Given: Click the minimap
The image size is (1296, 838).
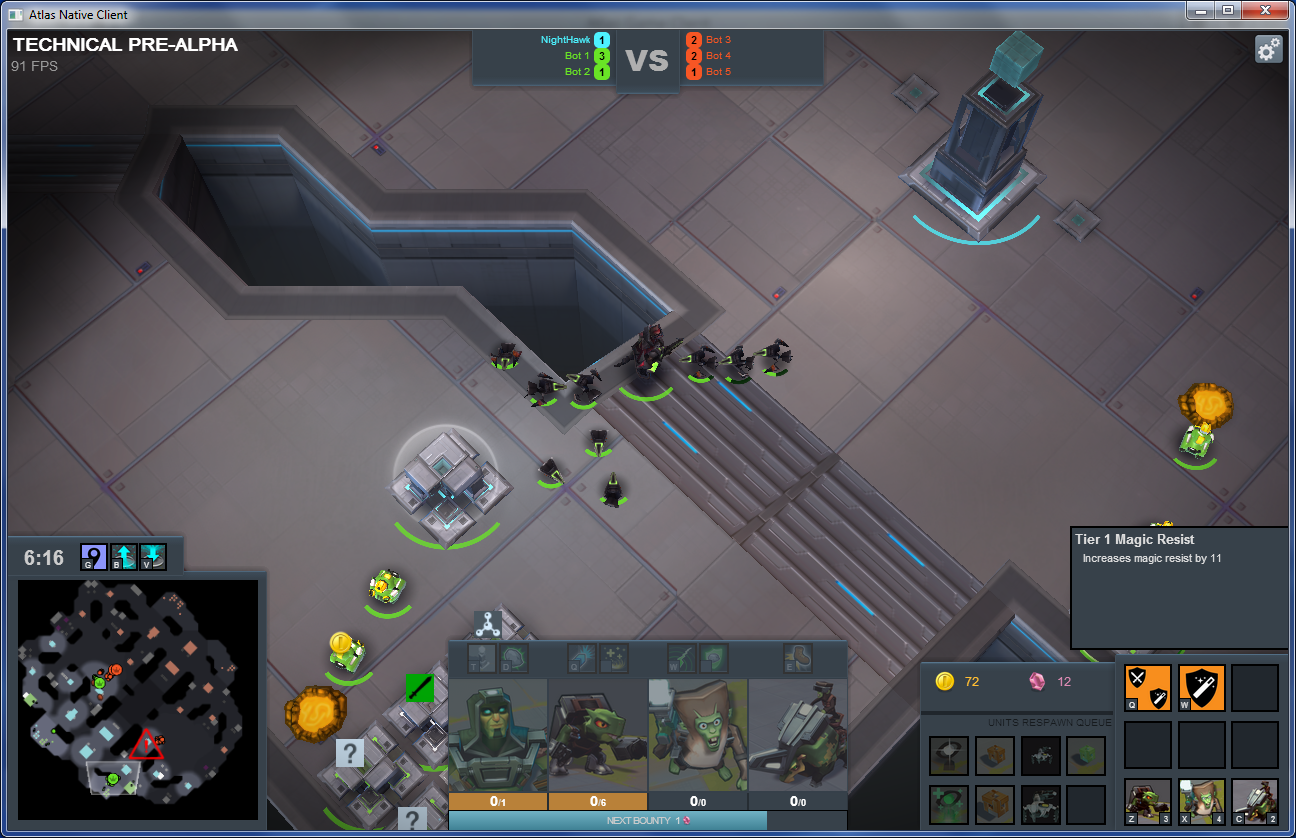Looking at the screenshot, I should [x=138, y=699].
